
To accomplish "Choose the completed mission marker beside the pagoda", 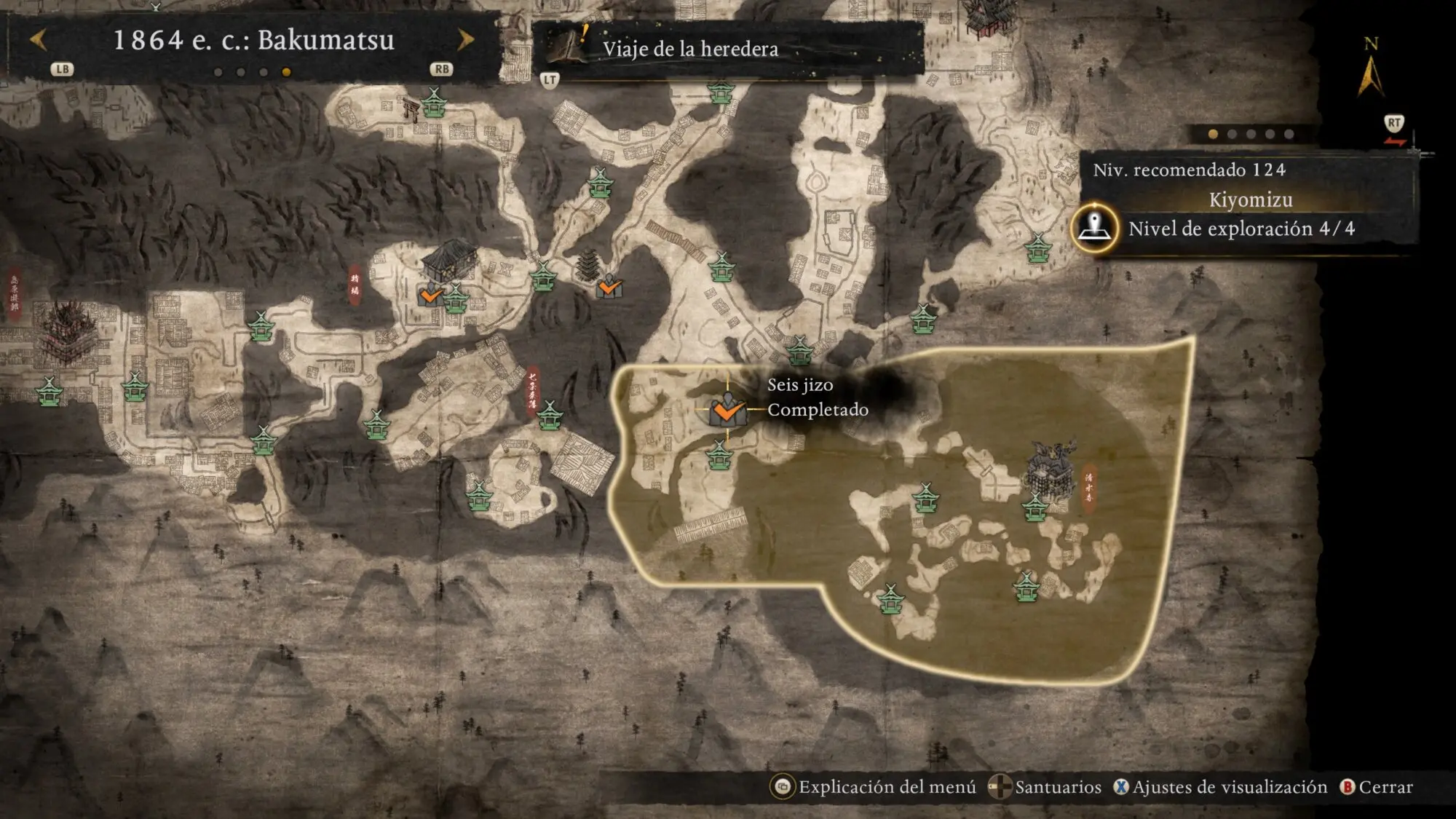I will (x=609, y=288).
